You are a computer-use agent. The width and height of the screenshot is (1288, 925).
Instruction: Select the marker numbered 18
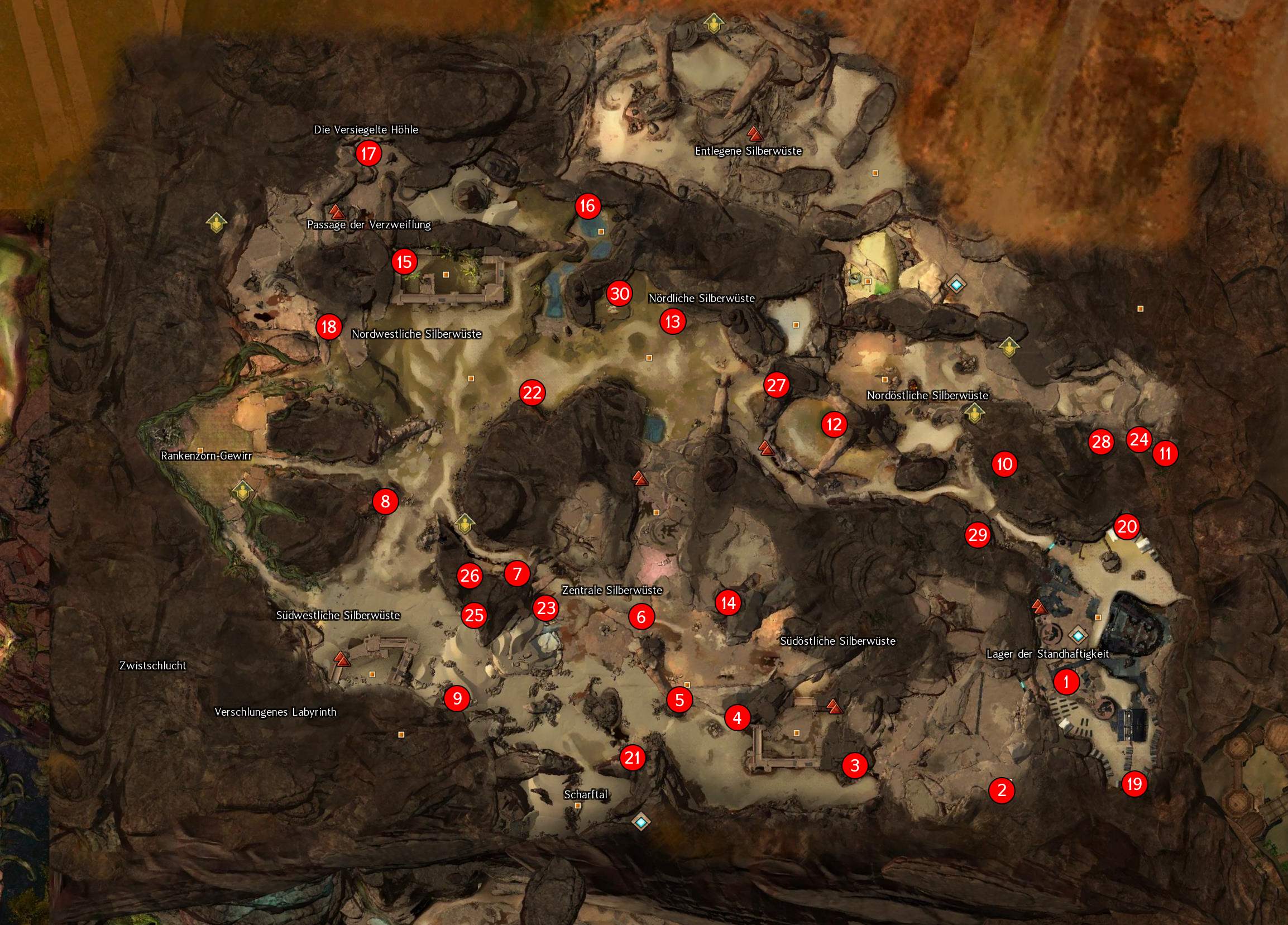coord(329,327)
